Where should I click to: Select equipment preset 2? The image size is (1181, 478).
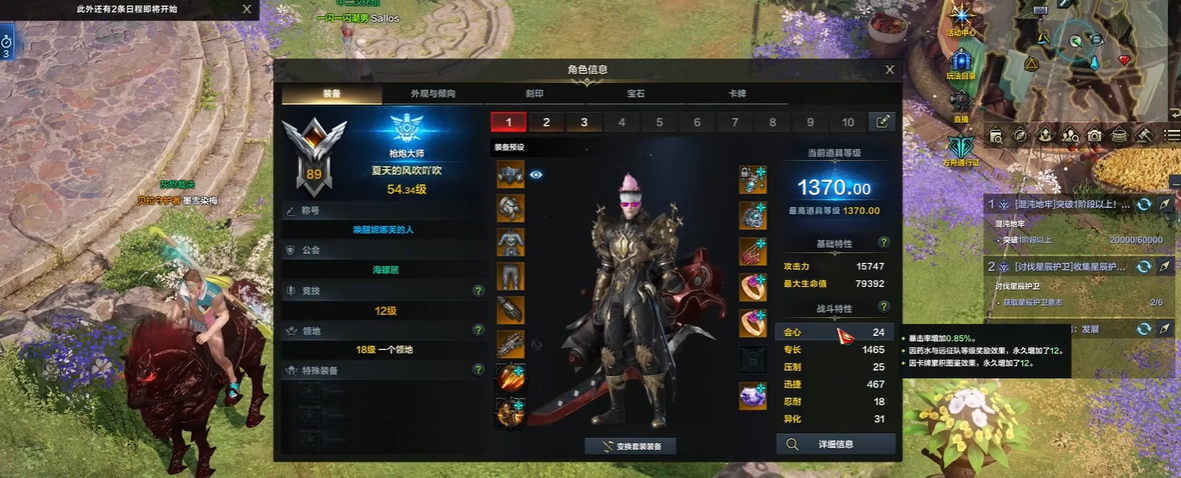point(546,122)
